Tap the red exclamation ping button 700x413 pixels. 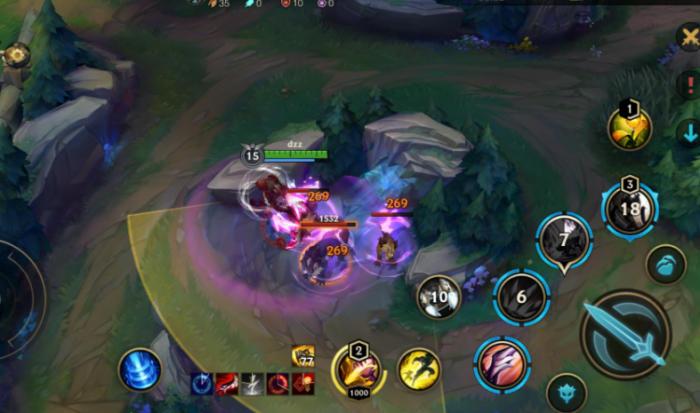tap(689, 85)
